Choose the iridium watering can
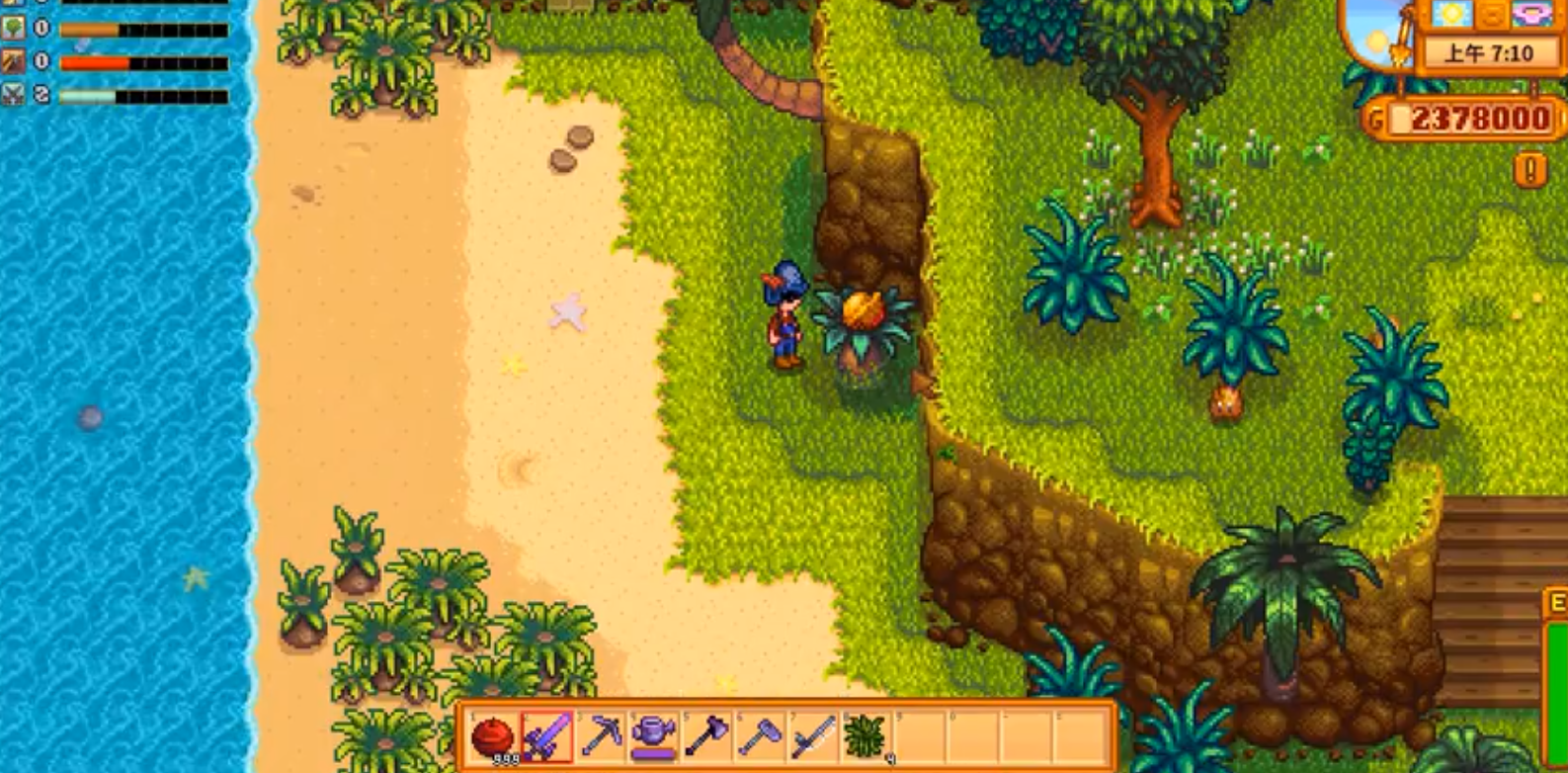 (x=653, y=736)
